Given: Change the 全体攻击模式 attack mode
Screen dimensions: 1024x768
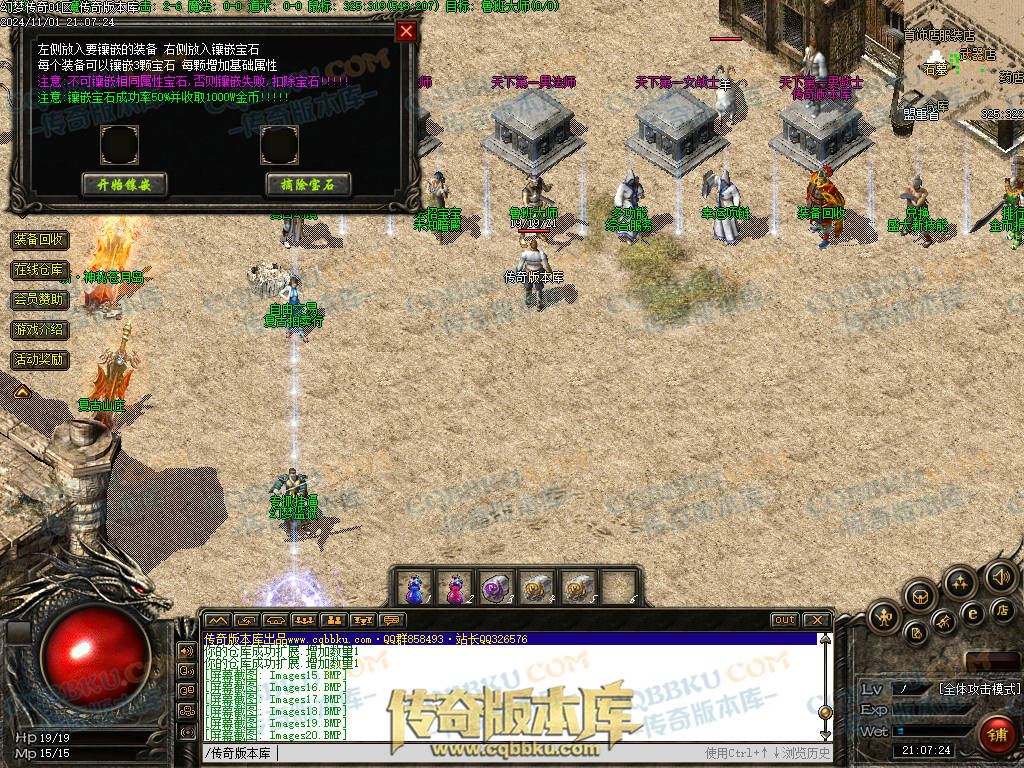Looking at the screenshot, I should (979, 689).
